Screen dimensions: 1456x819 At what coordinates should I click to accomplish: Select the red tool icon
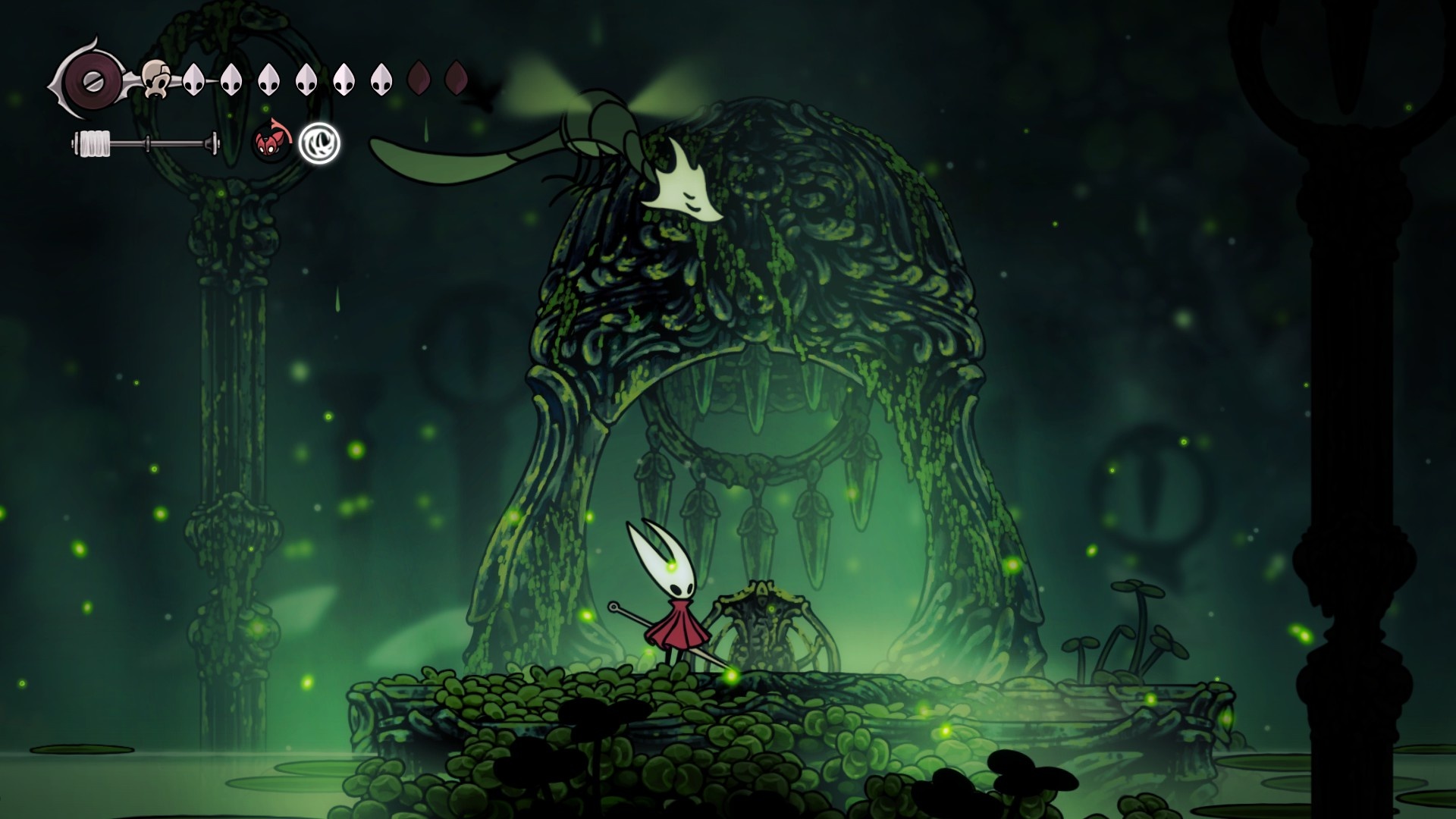point(271,143)
